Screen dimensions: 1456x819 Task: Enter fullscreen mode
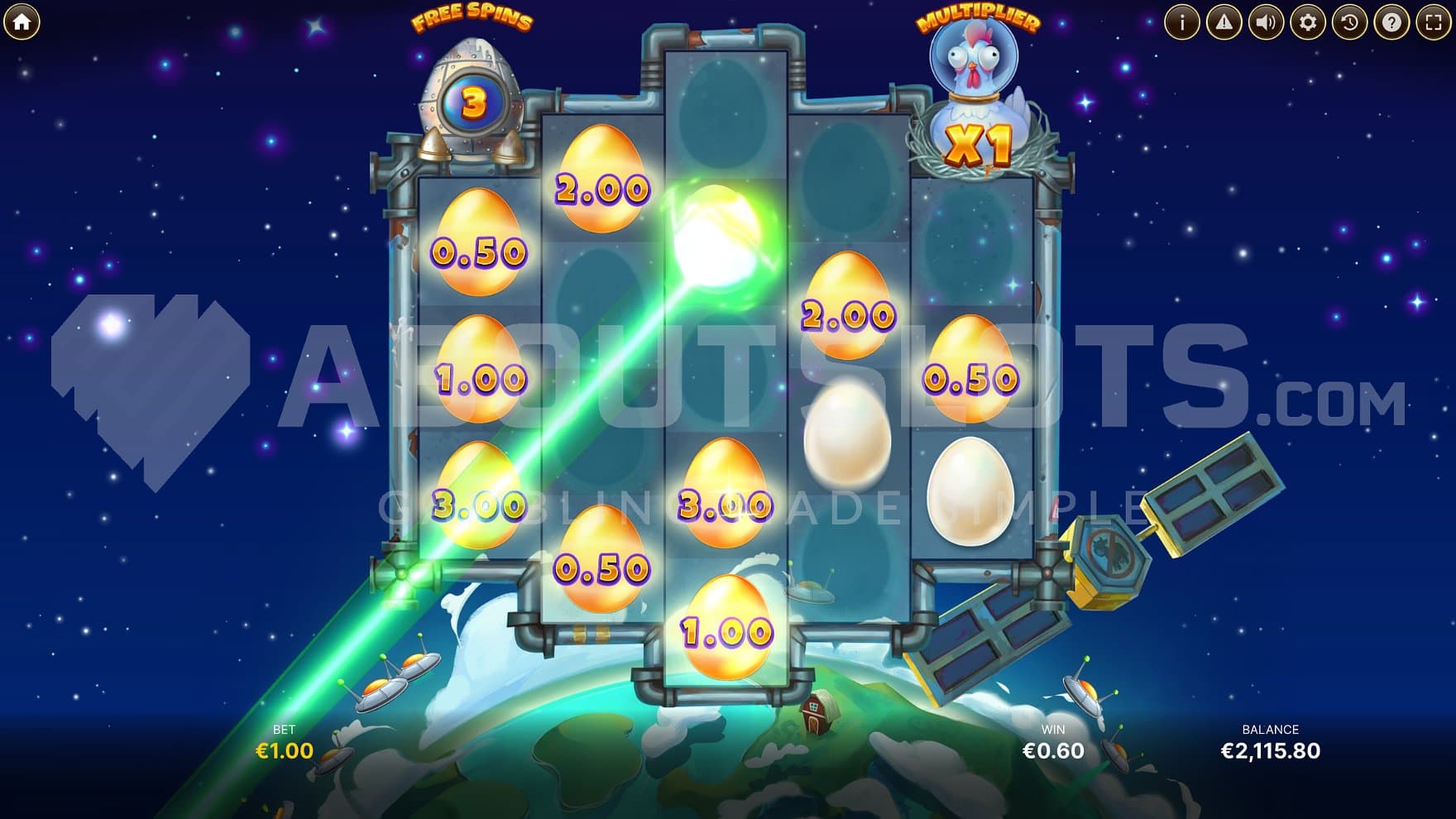pos(1434,22)
